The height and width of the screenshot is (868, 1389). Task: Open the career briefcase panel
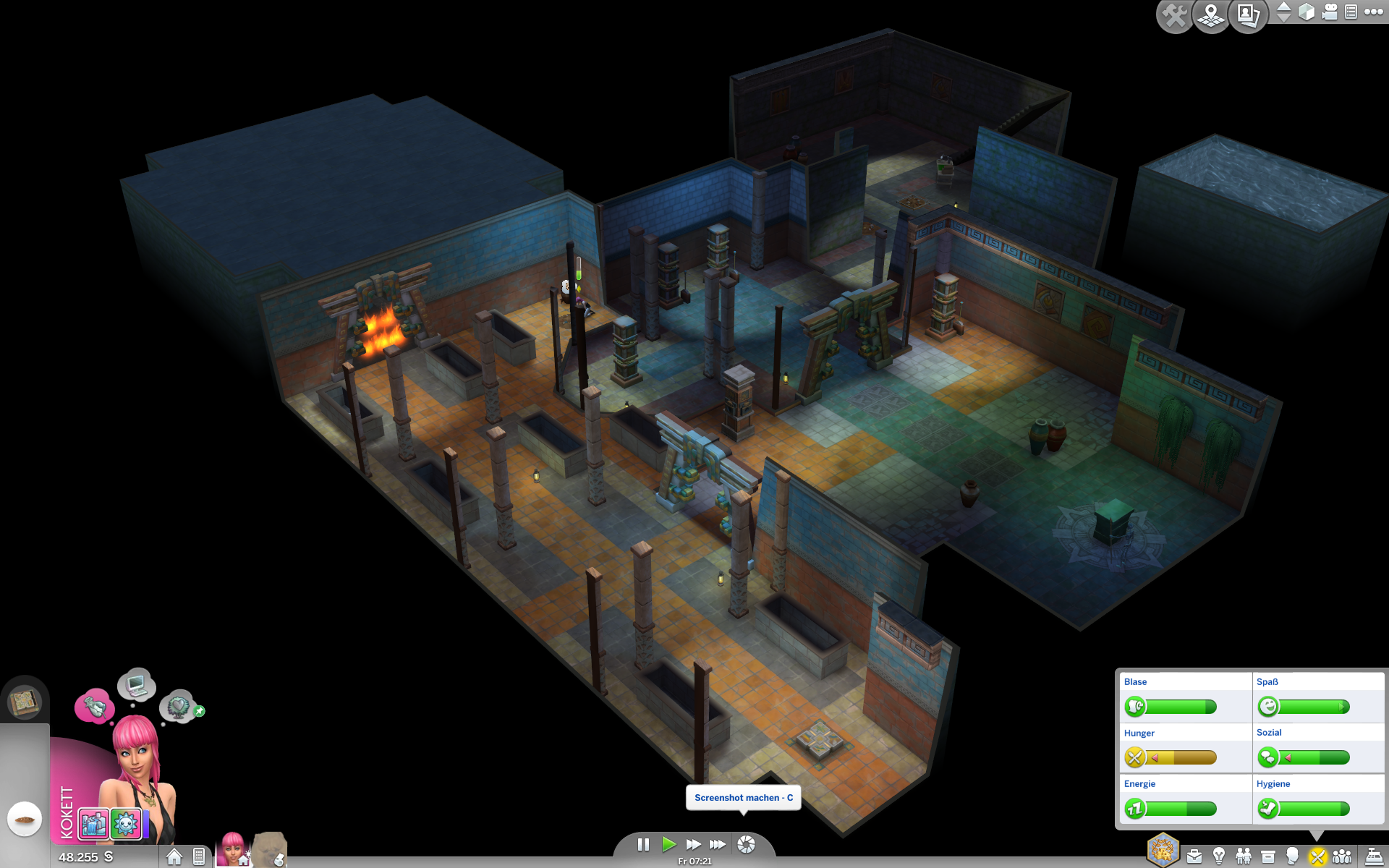pos(1194,857)
